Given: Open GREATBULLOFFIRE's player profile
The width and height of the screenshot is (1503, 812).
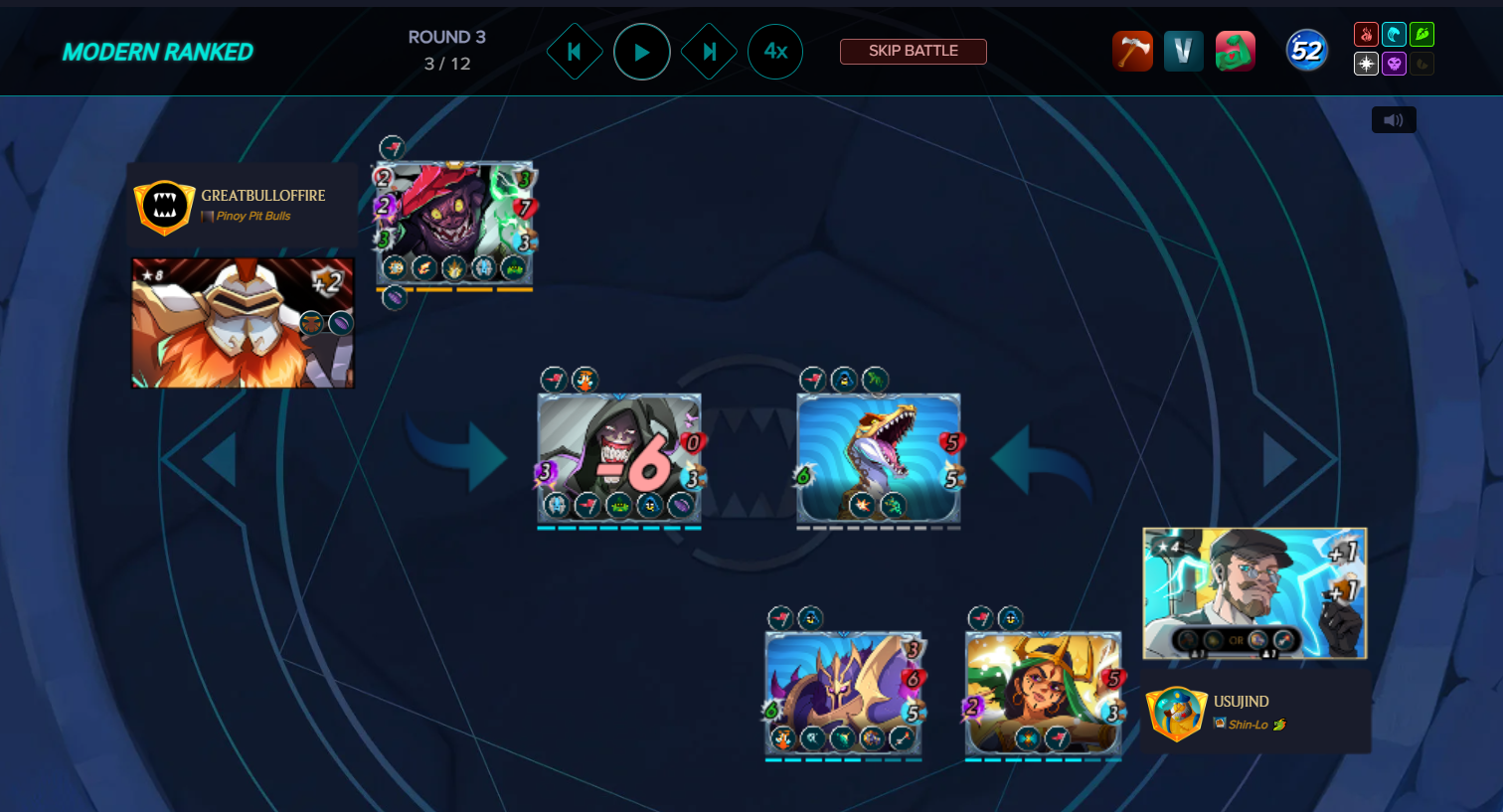Looking at the screenshot, I should point(262,196).
